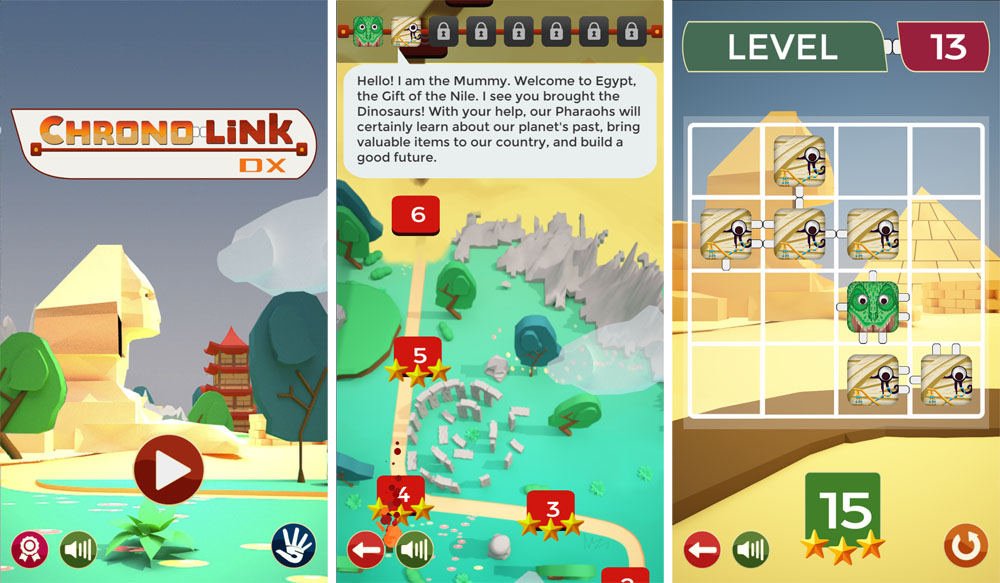The height and width of the screenshot is (583, 1000).
Task: Start the game with the red play button
Action: 168,470
